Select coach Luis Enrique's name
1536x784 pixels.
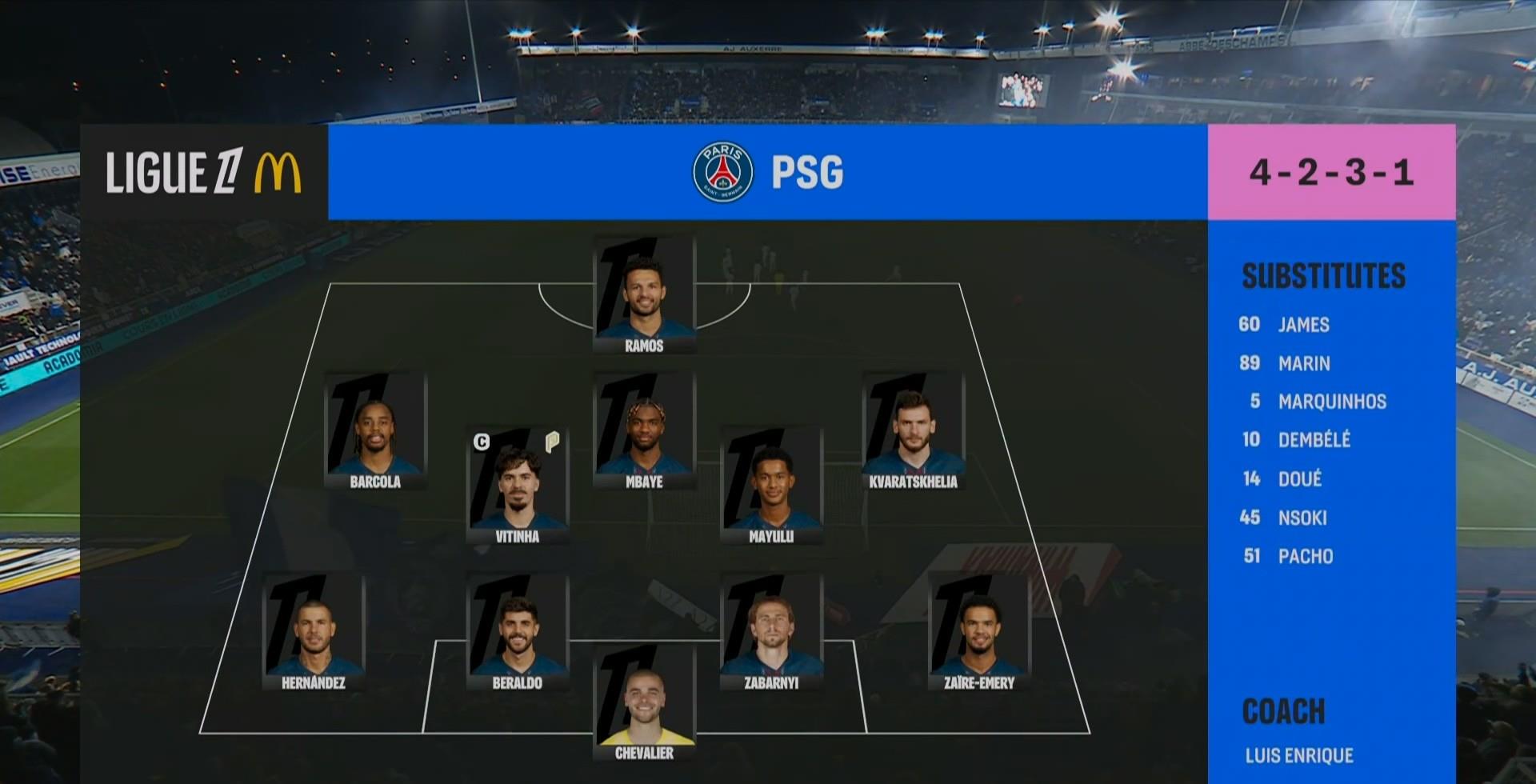pyautogui.click(x=1299, y=755)
